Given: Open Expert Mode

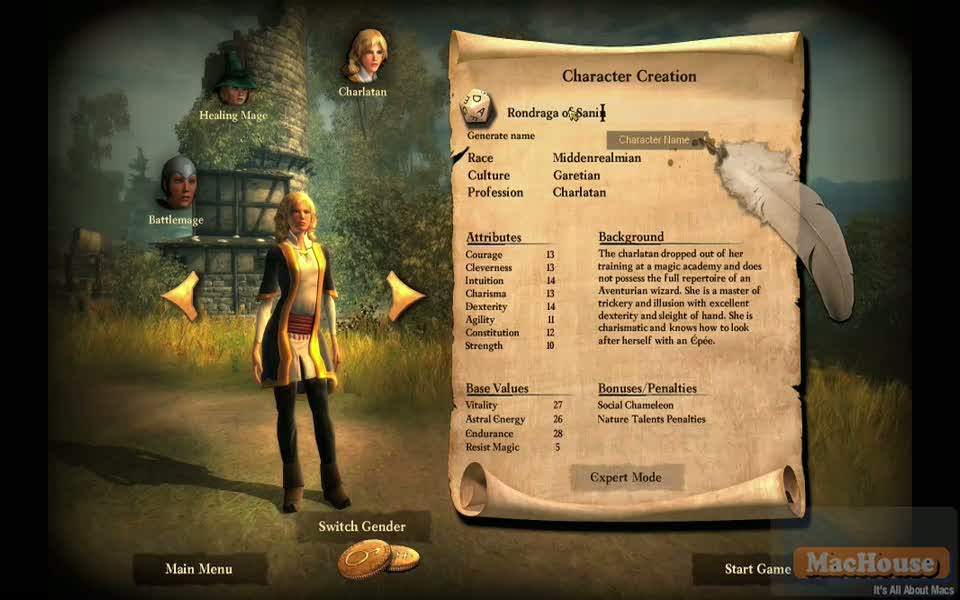Looking at the screenshot, I should point(626,477).
